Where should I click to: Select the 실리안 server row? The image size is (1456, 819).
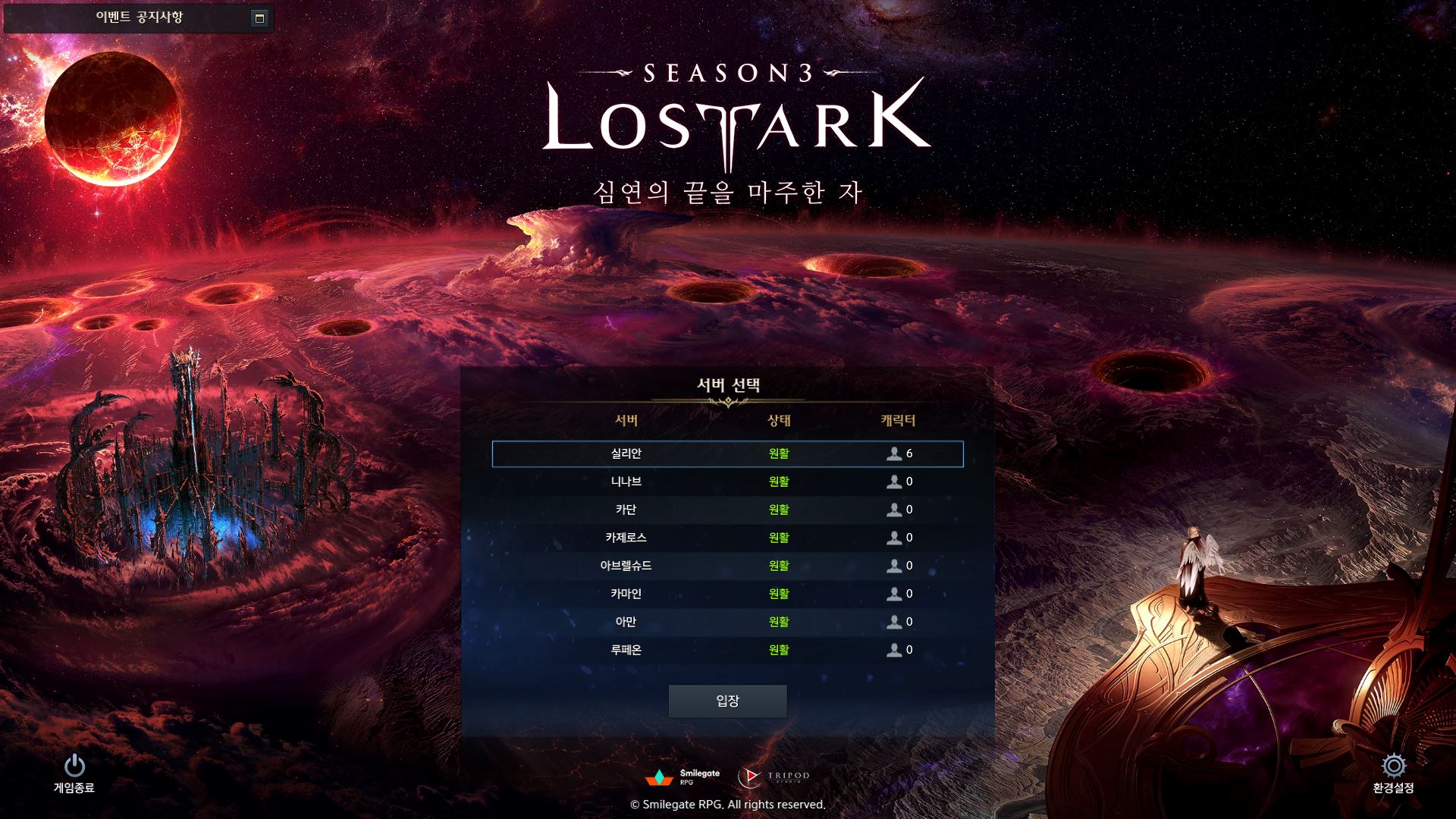tap(726, 453)
